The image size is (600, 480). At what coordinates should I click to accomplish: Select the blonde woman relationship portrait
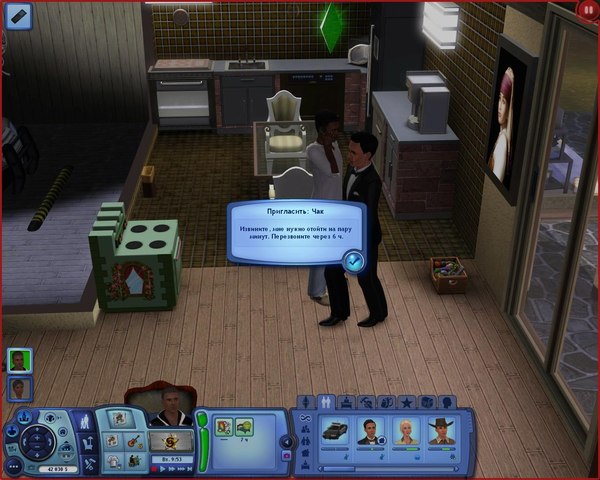406,431
